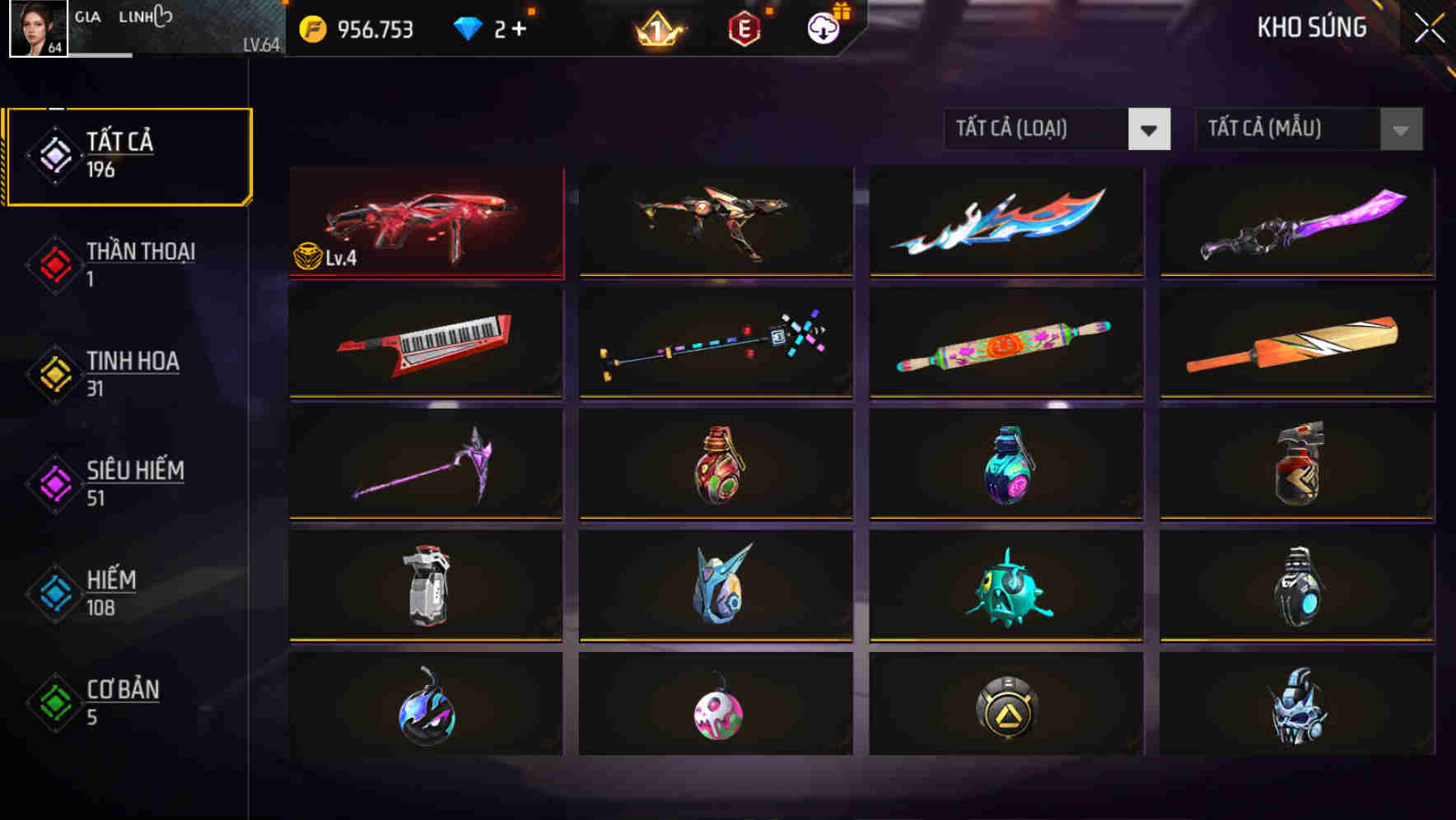The height and width of the screenshot is (820, 1456).
Task: Select the CƠ BẢN green rarity icon
Action: pos(54,701)
